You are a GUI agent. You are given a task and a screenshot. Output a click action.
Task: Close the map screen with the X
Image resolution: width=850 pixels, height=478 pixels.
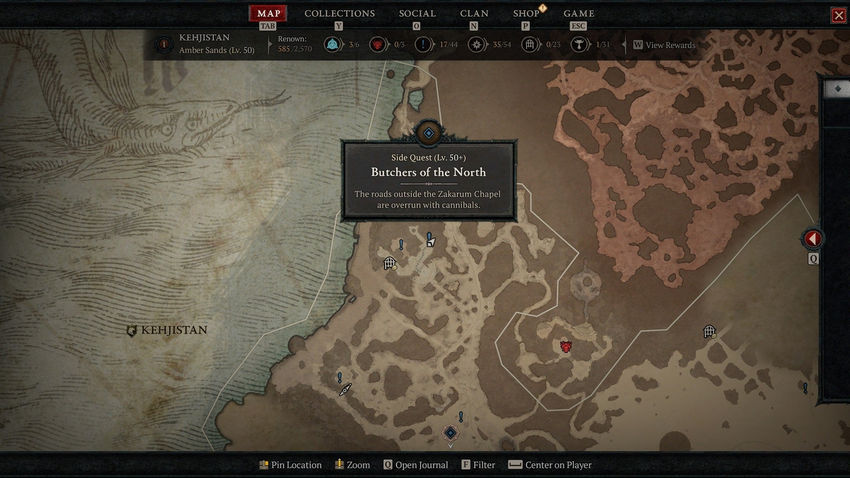838,15
